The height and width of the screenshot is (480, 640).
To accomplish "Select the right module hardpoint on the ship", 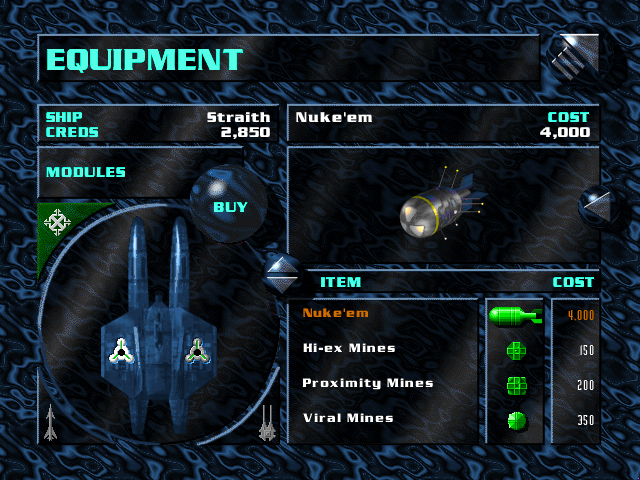I will click(197, 350).
